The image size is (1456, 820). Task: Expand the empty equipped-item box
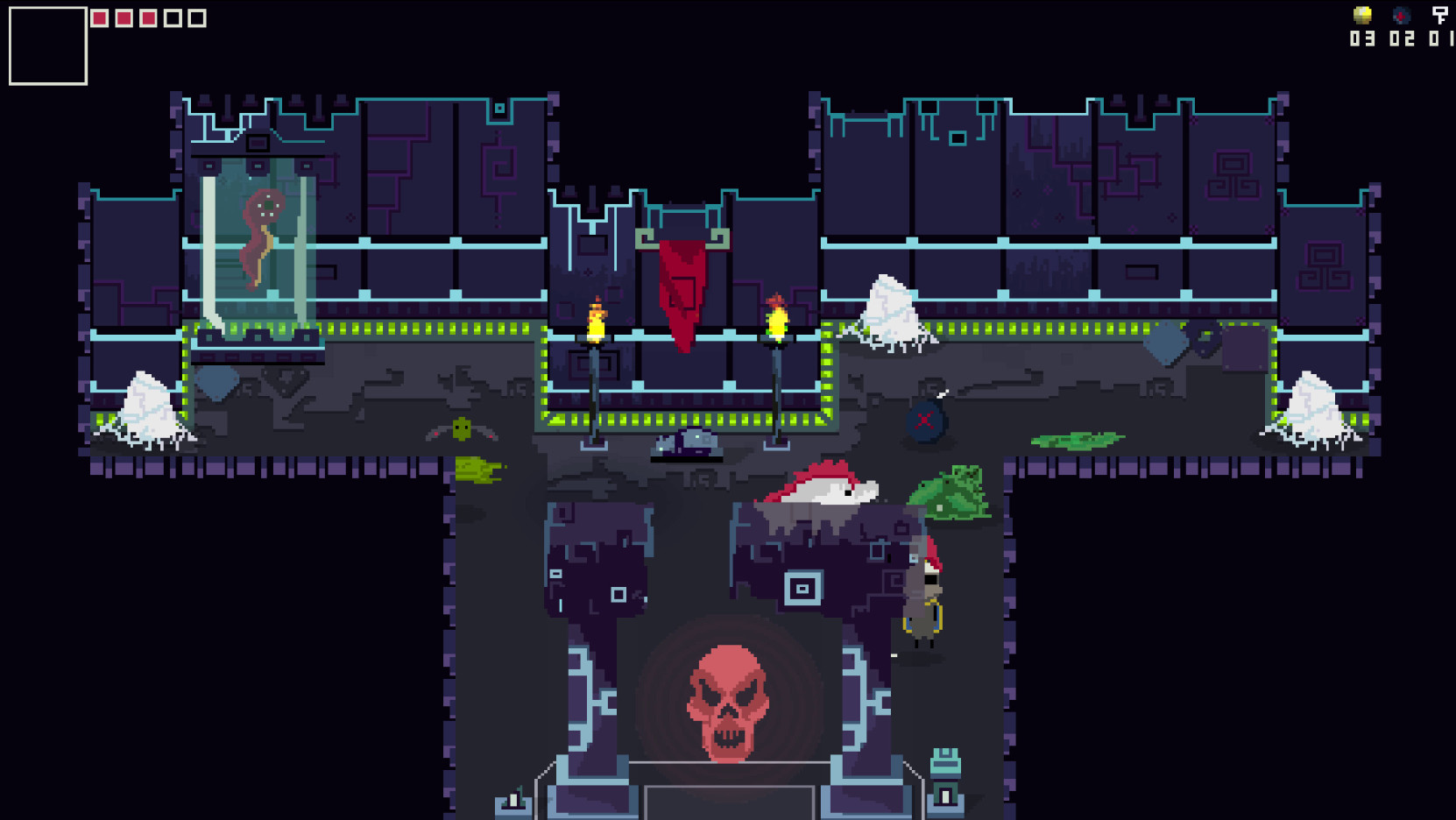point(47,47)
